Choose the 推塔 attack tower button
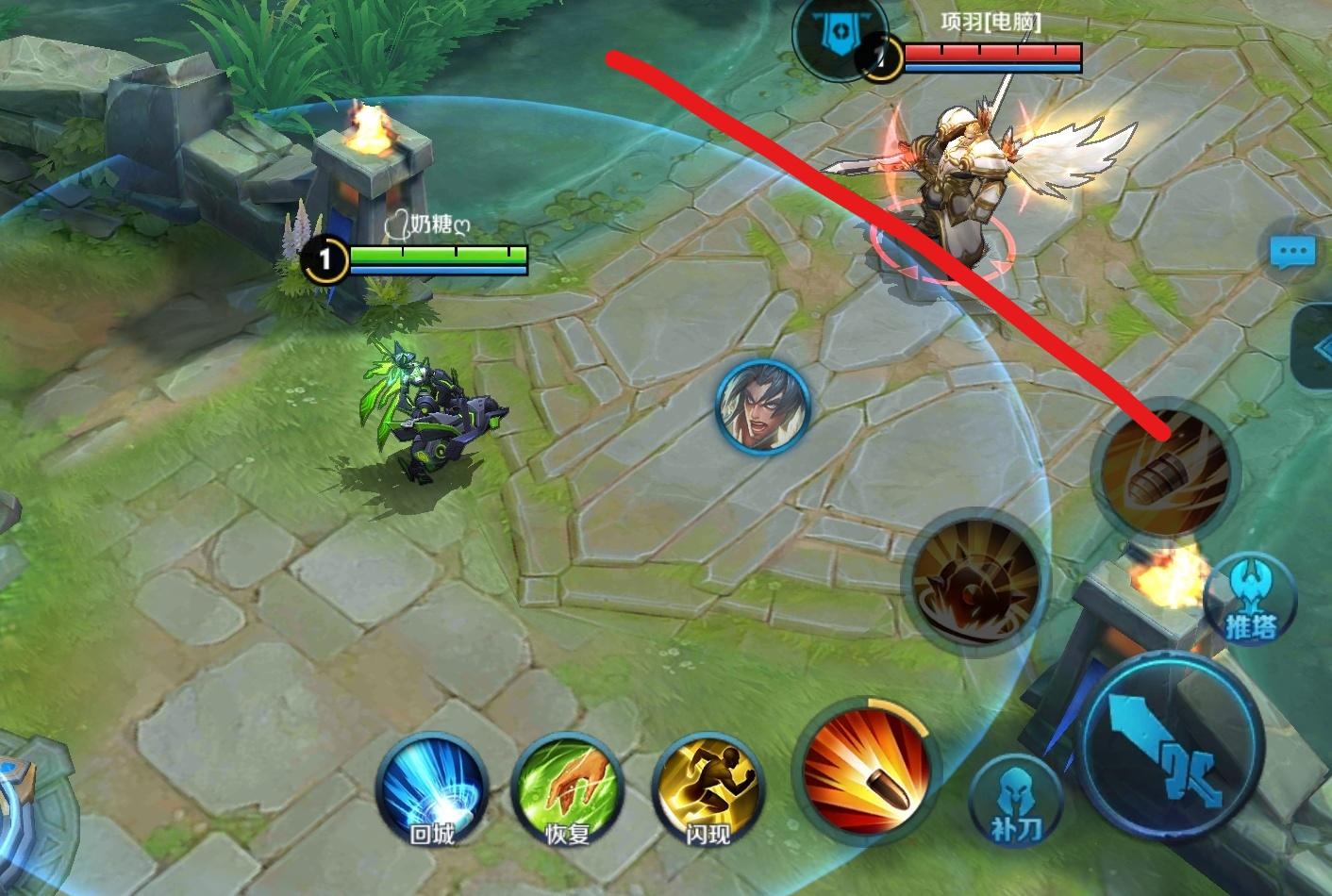Screen dimensions: 1332x896 1250,600
